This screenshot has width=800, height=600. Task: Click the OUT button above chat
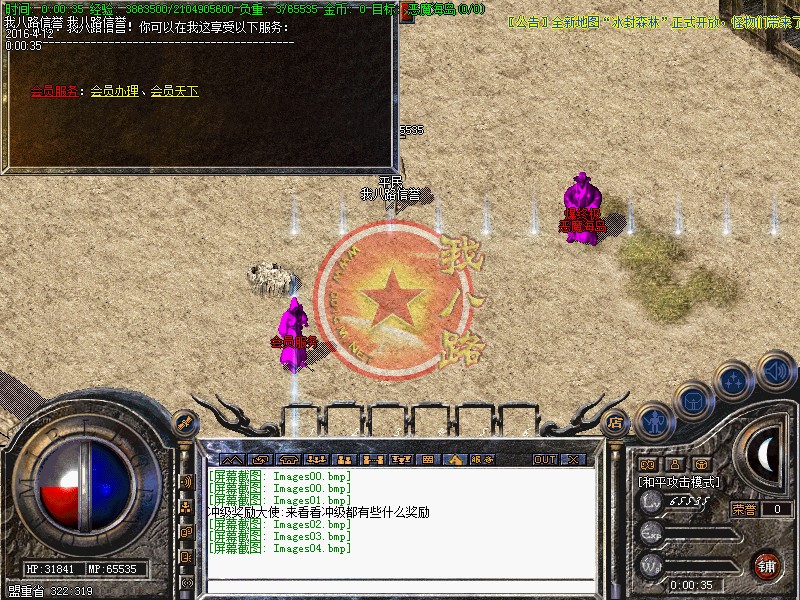pos(544,459)
